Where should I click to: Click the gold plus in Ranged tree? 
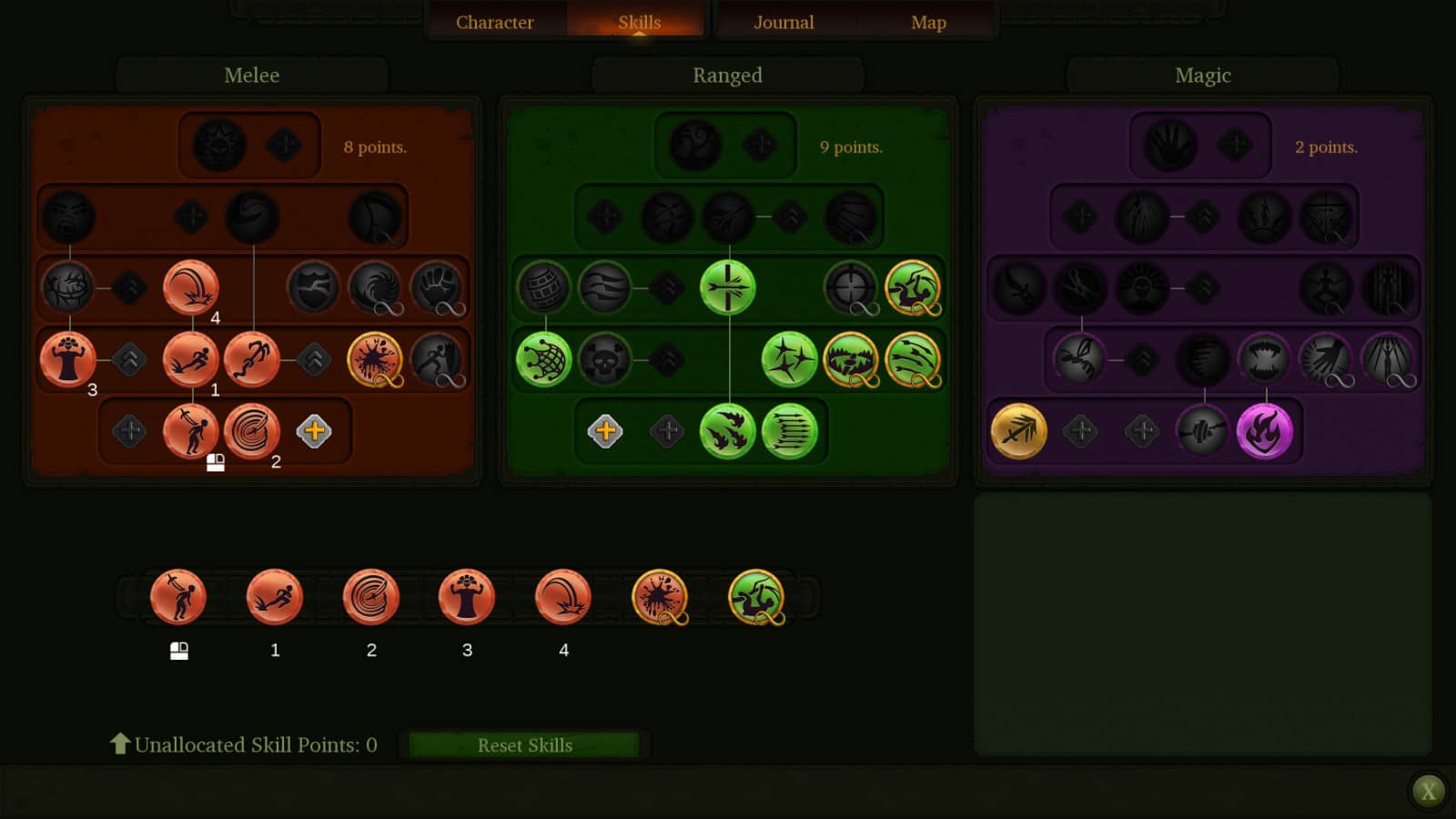605,431
